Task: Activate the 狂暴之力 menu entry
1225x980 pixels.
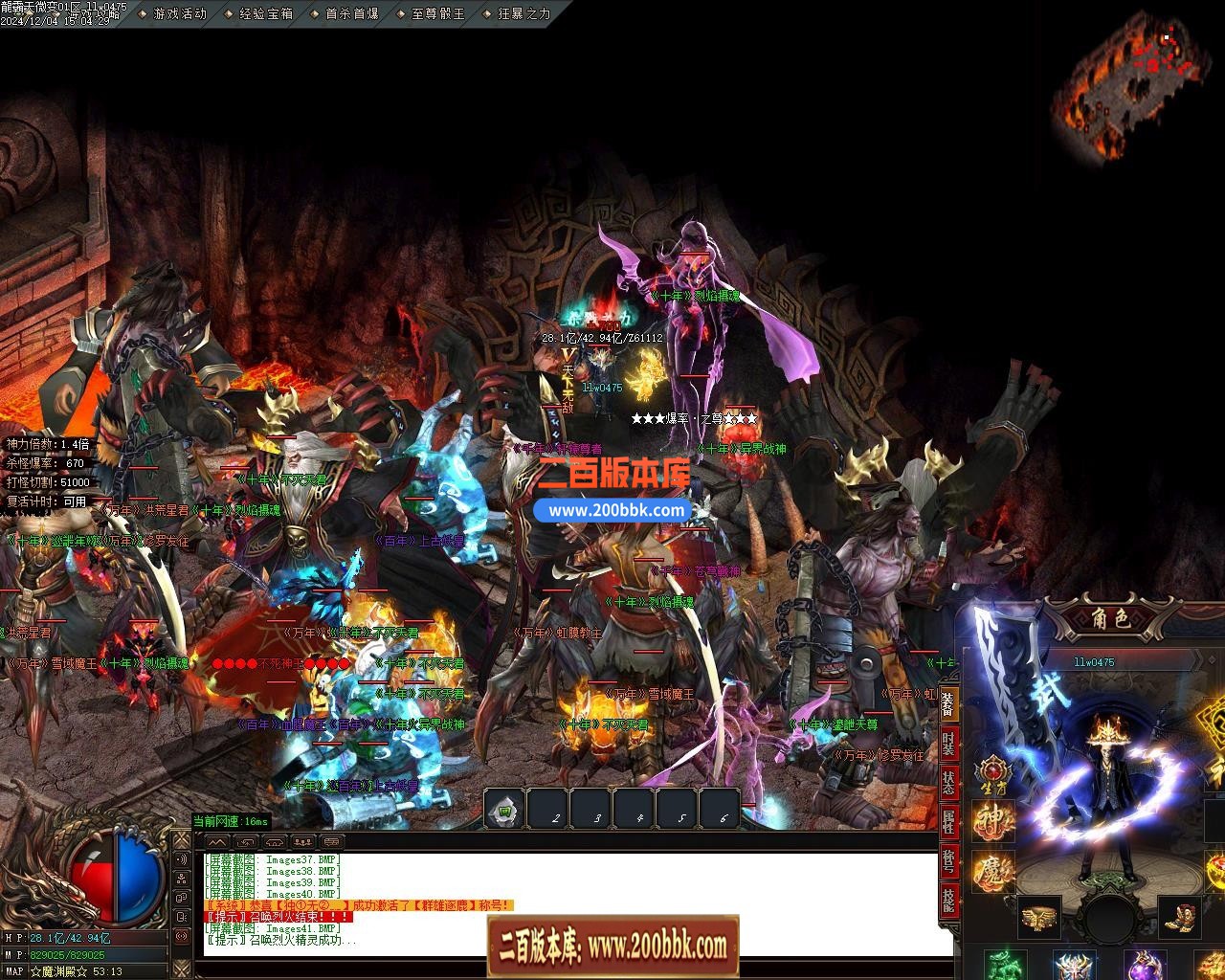Action: tap(523, 13)
